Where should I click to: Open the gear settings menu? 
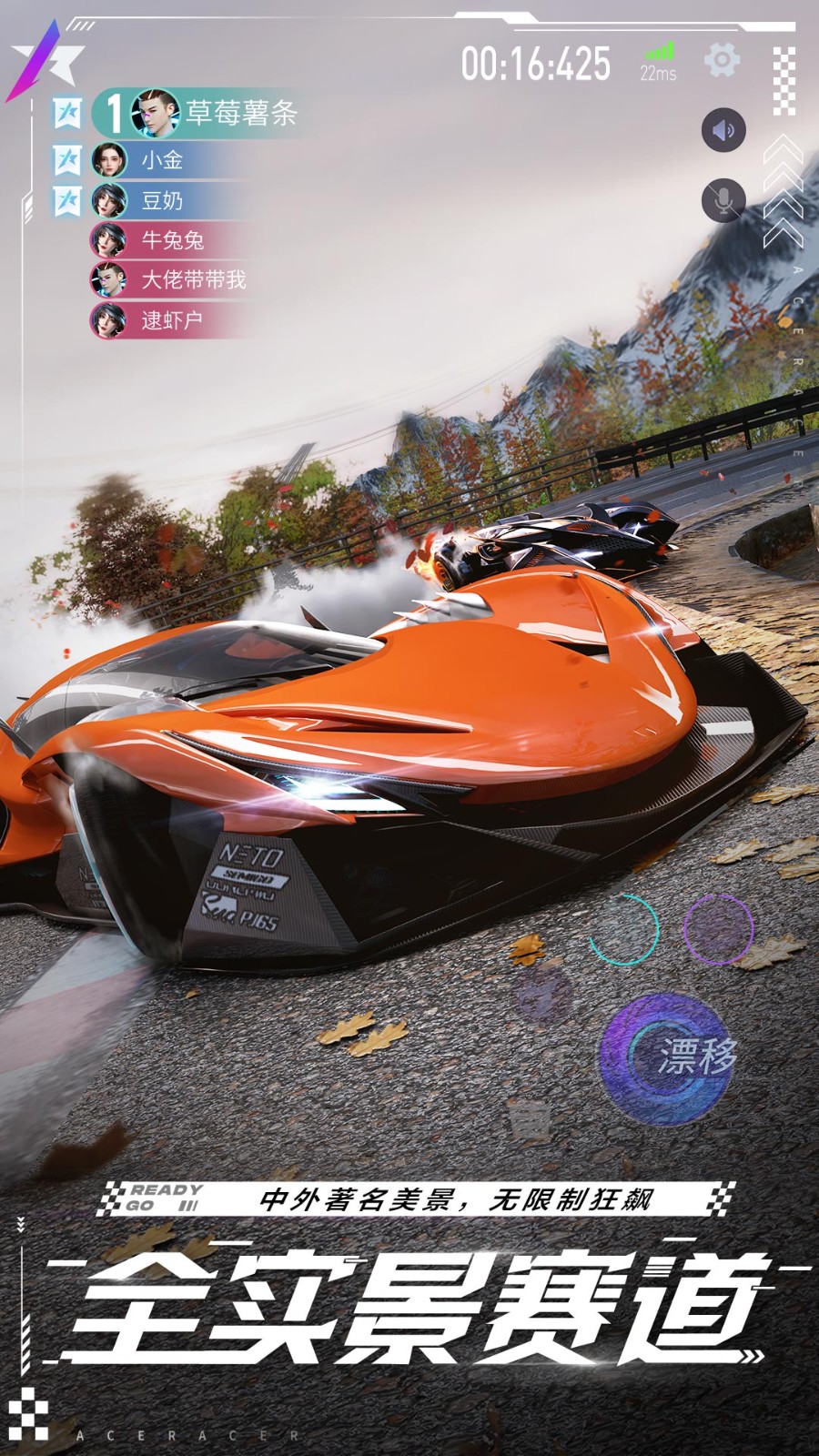(x=722, y=61)
